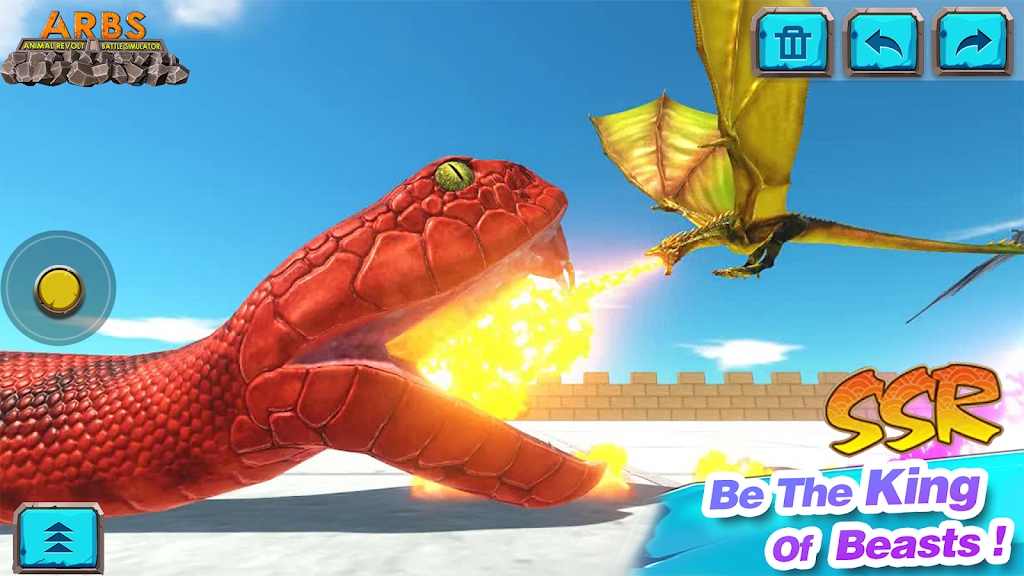Click the trash can delete button
1024x576 pixels.
pos(793,42)
